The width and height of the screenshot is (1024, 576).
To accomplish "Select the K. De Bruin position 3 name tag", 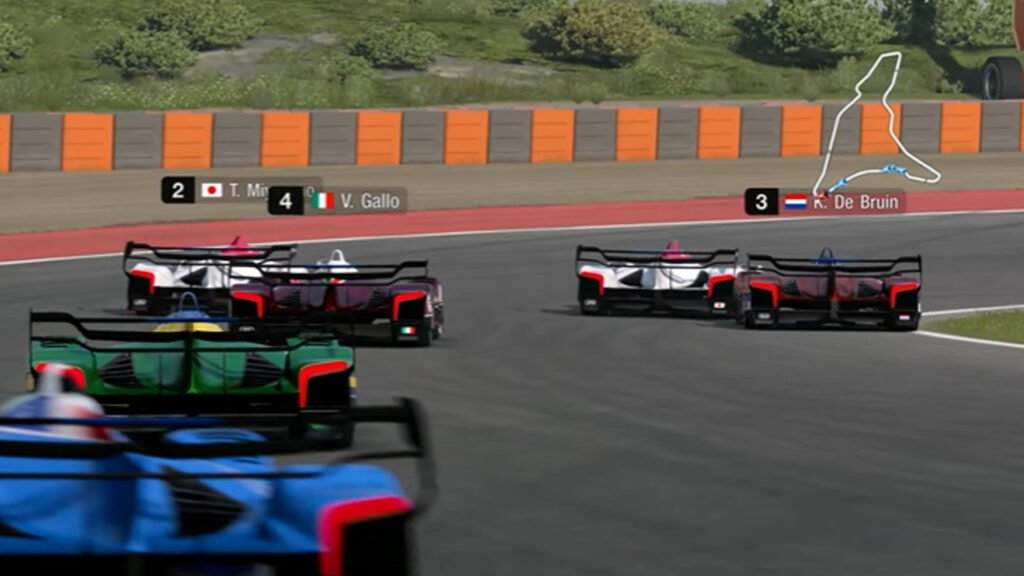I will coord(825,202).
